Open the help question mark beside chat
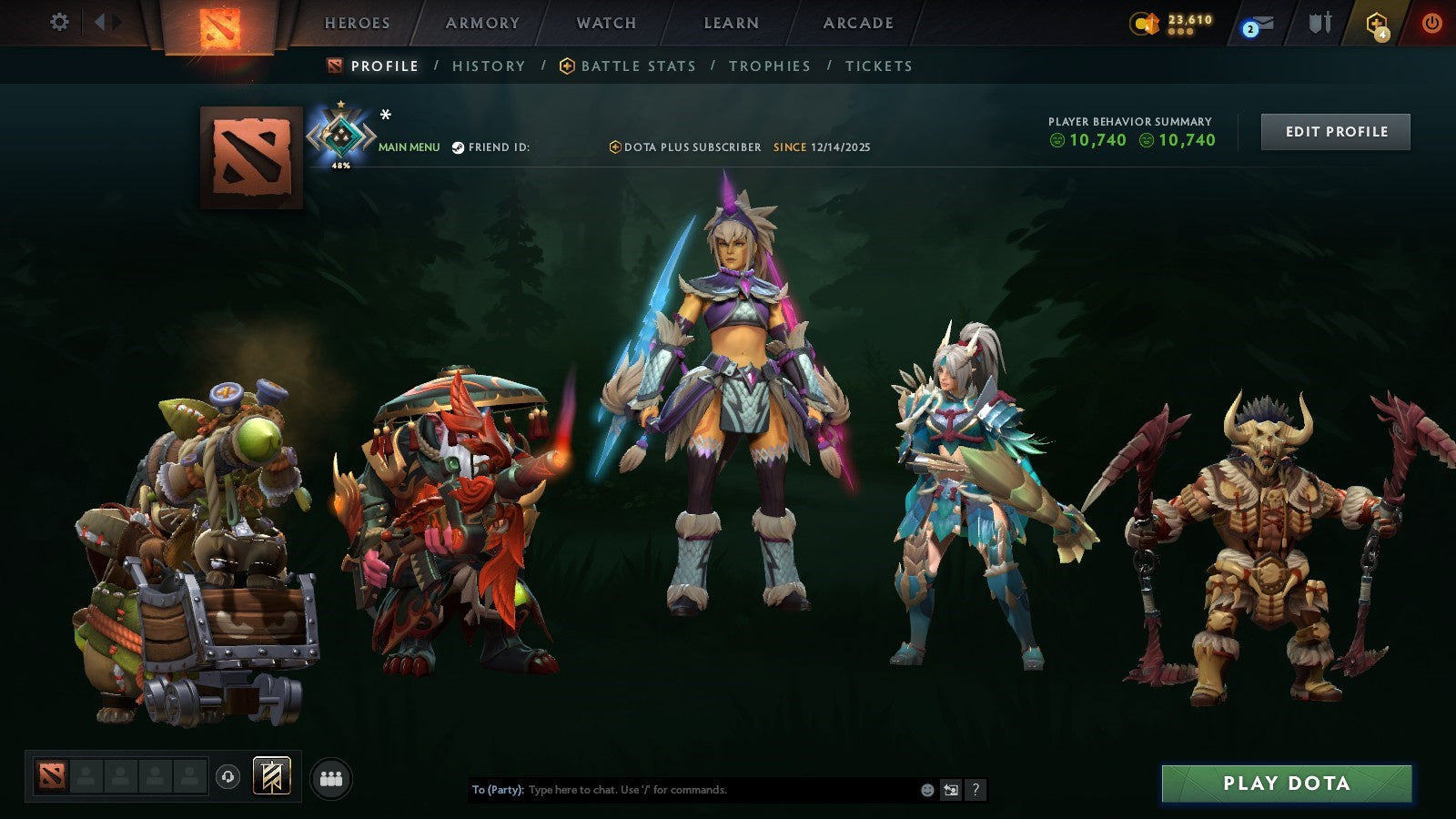Image resolution: width=1456 pixels, height=819 pixels. coord(976,790)
